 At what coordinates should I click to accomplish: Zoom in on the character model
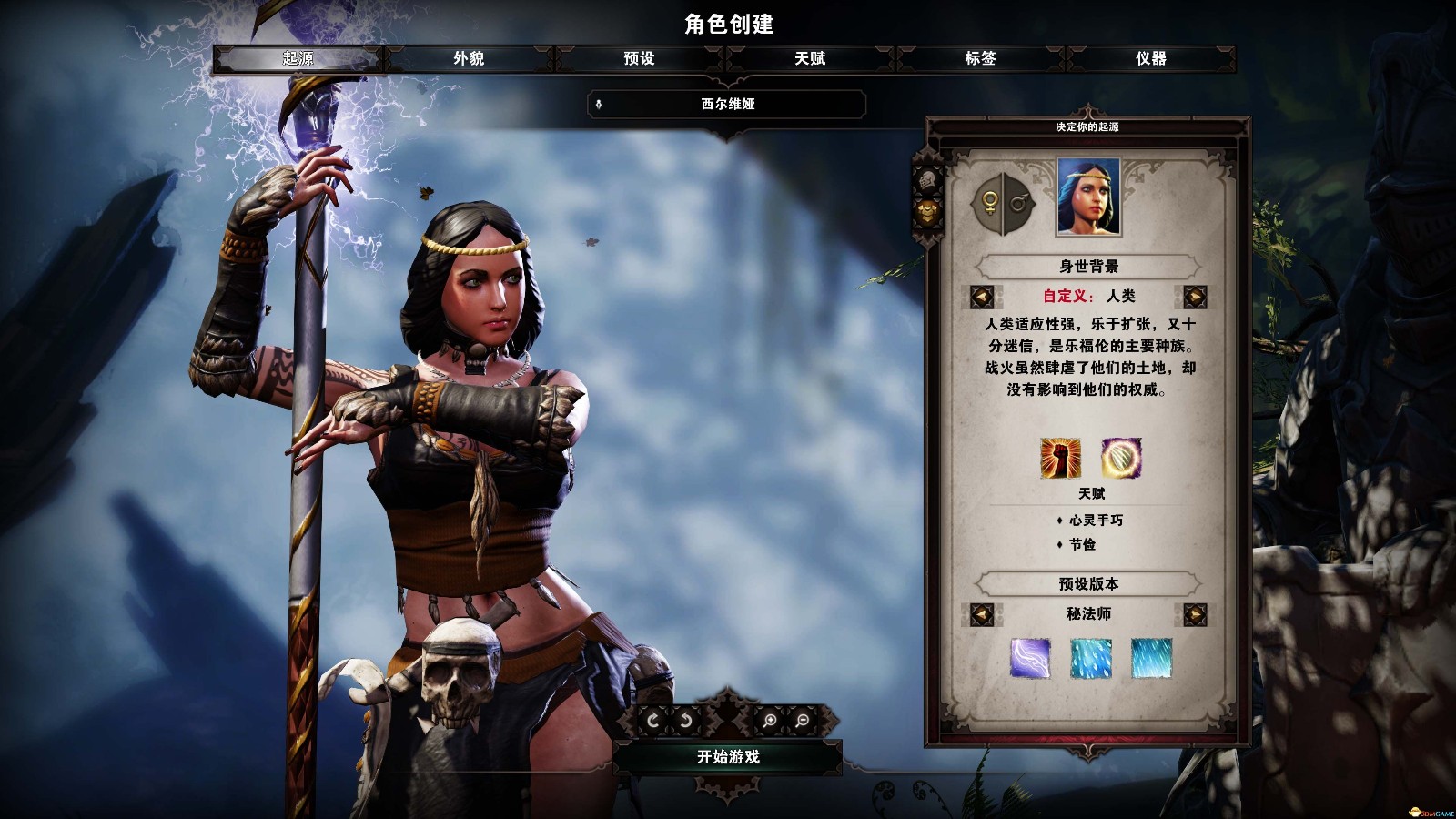(770, 721)
